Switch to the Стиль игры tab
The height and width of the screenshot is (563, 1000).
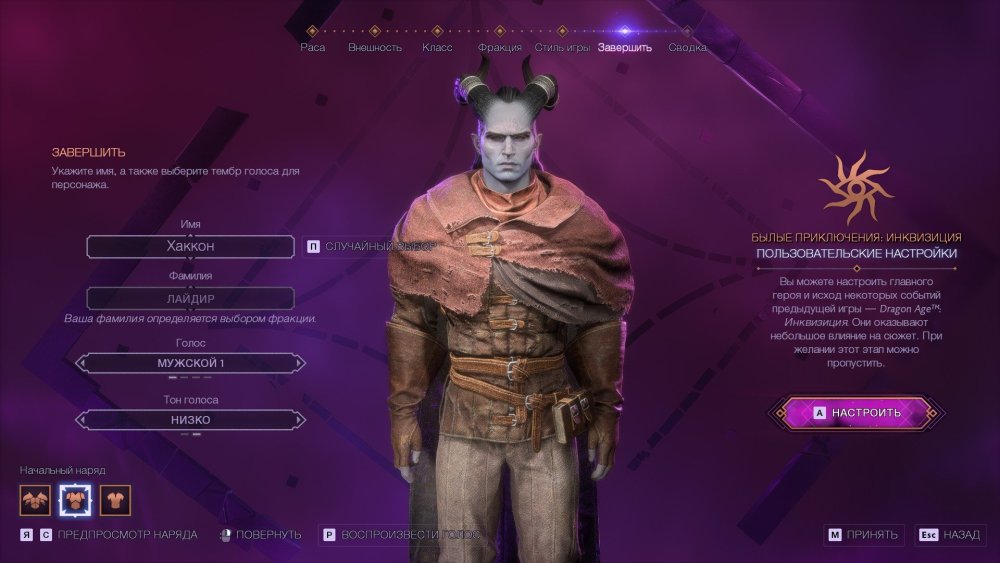click(562, 47)
